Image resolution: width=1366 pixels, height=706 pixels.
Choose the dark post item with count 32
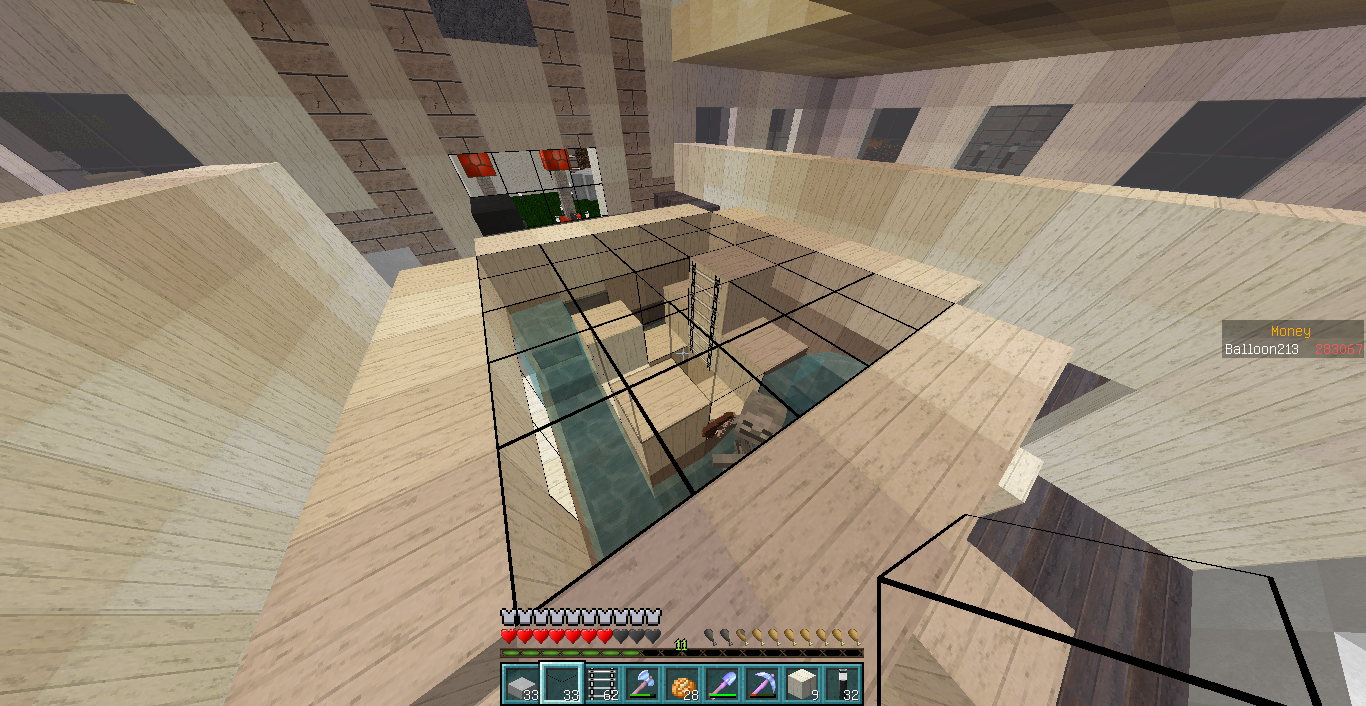point(843,685)
